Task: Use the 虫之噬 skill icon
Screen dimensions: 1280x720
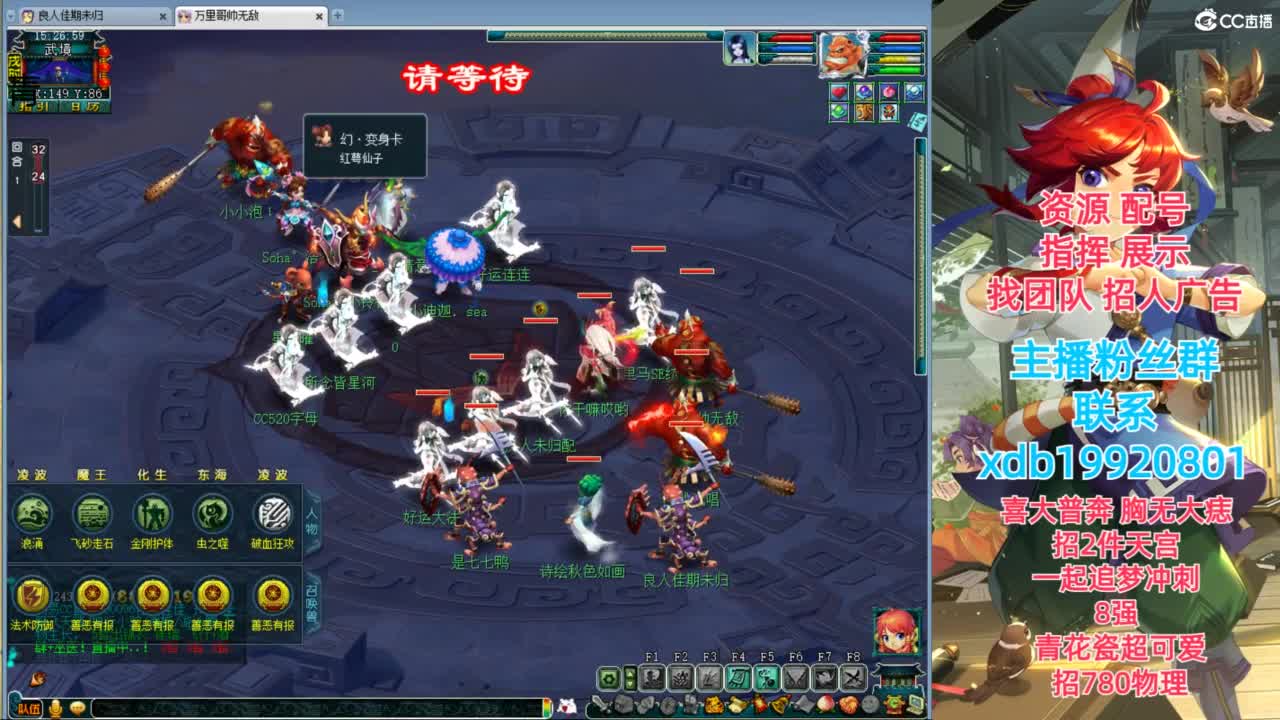Action: pyautogui.click(x=211, y=513)
